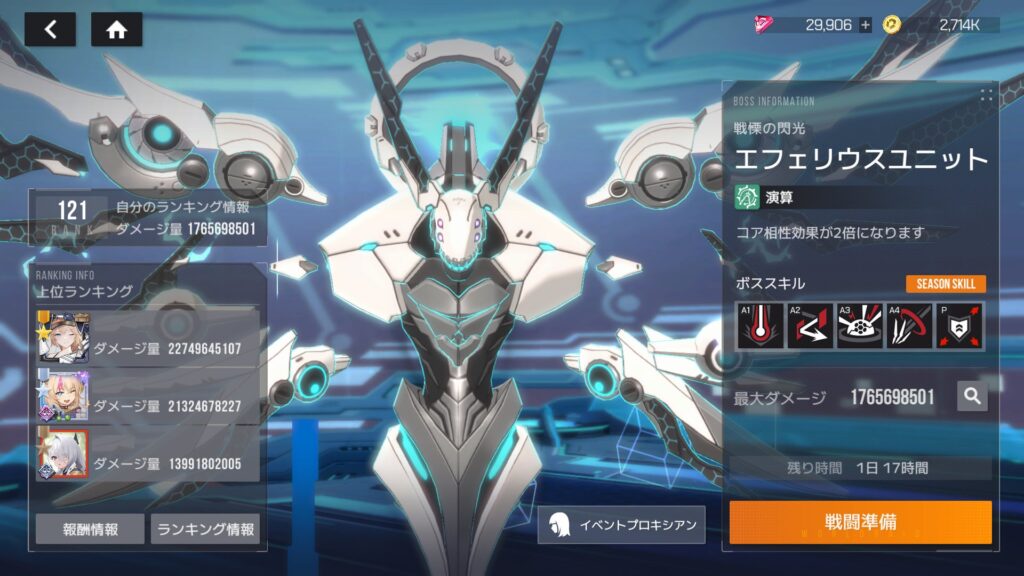The width and height of the screenshot is (1024, 576).
Task: Open 報酬情報 reward info
Action: [x=90, y=529]
